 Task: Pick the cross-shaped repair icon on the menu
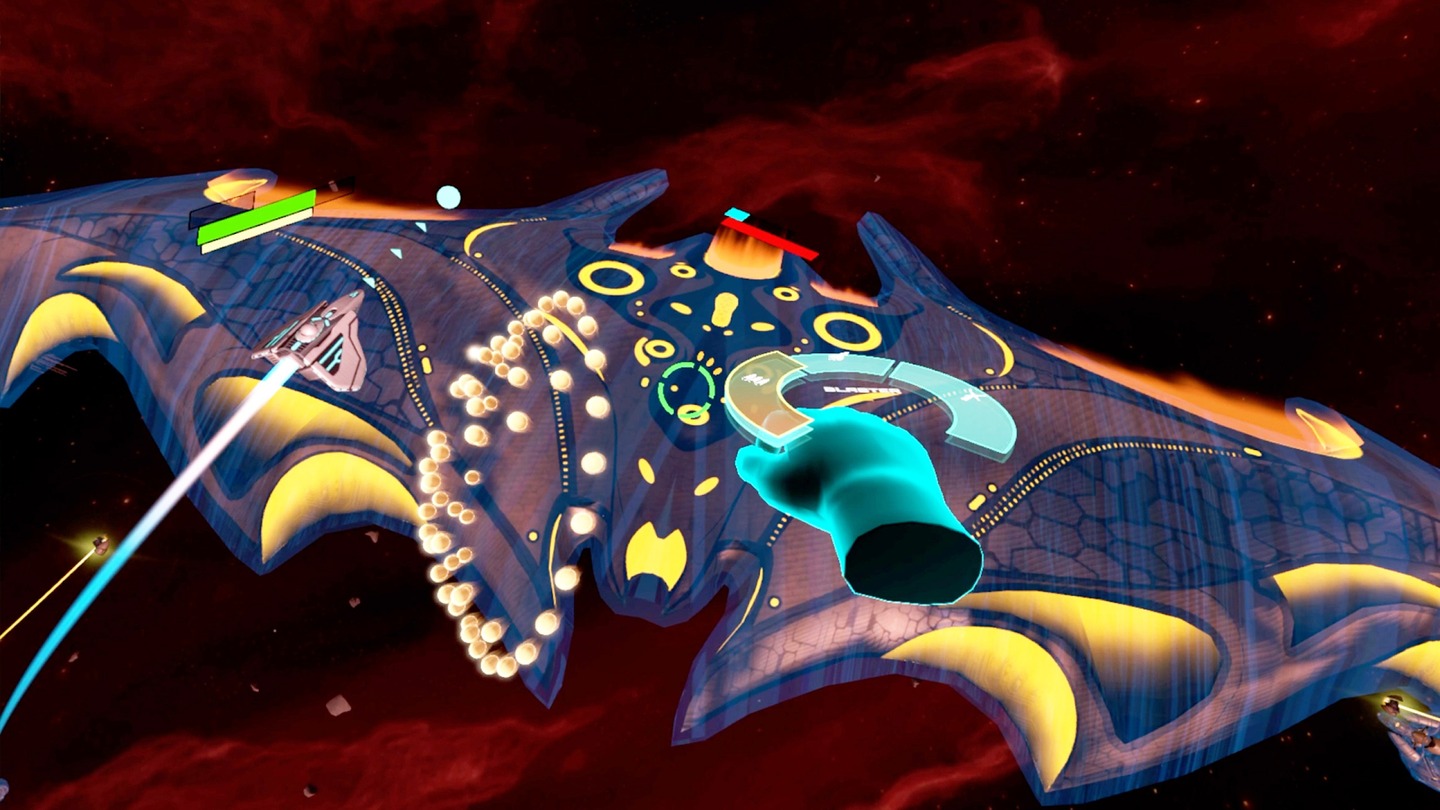(970, 395)
